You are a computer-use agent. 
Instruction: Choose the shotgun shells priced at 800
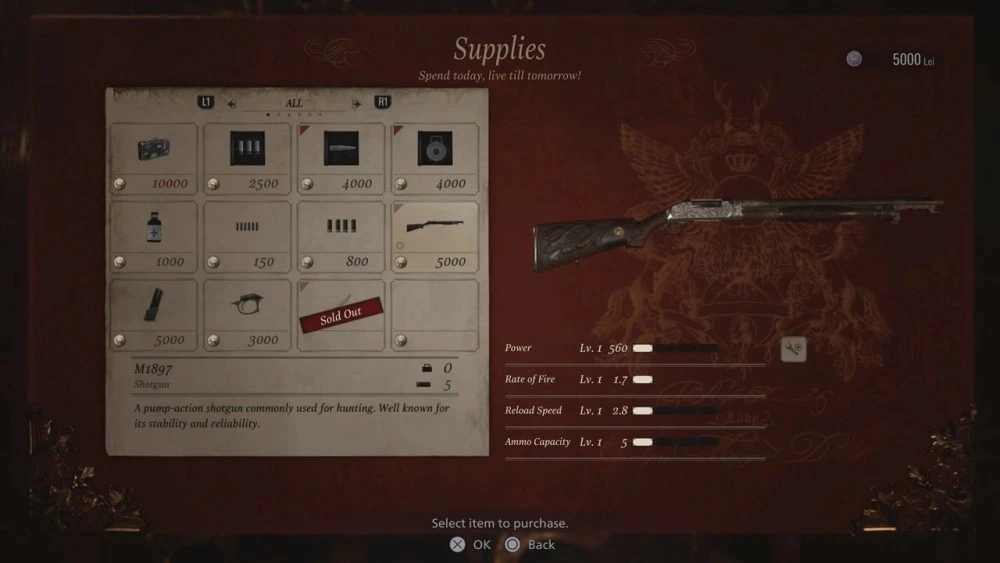(341, 236)
